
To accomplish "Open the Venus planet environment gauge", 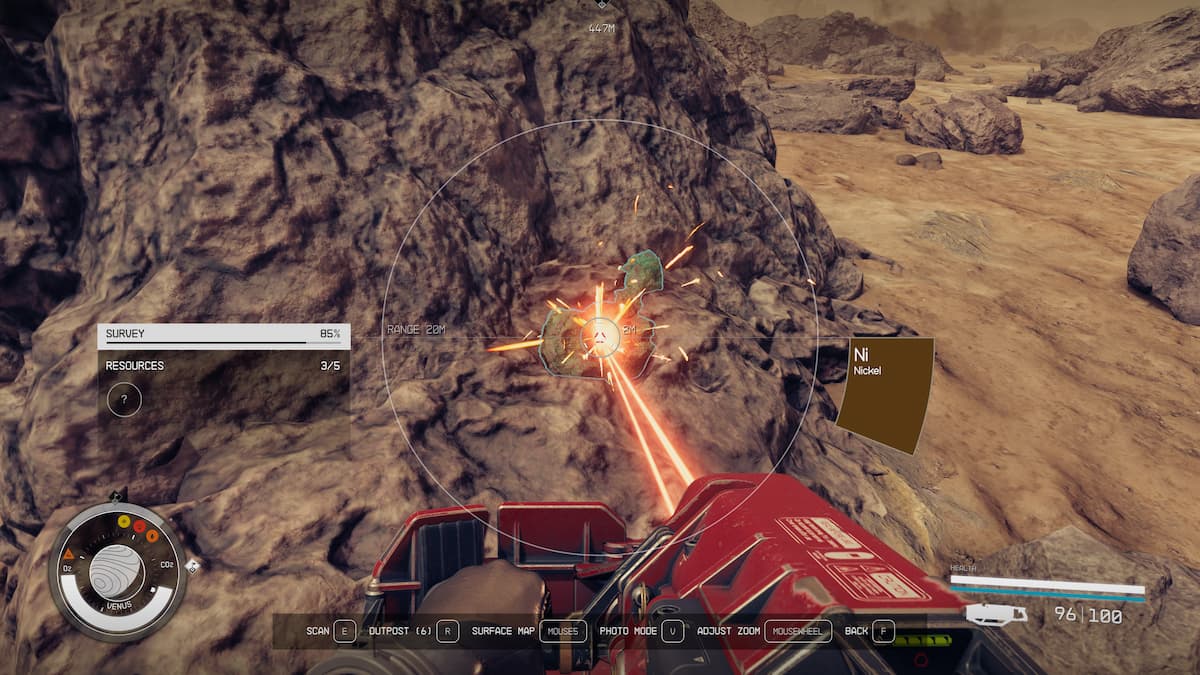I will [x=117, y=571].
